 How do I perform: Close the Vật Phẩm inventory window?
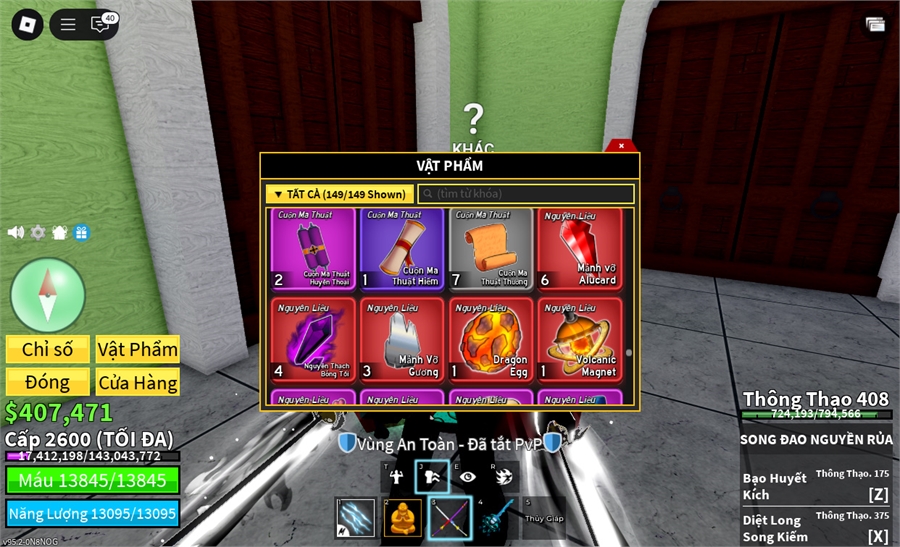click(621, 146)
